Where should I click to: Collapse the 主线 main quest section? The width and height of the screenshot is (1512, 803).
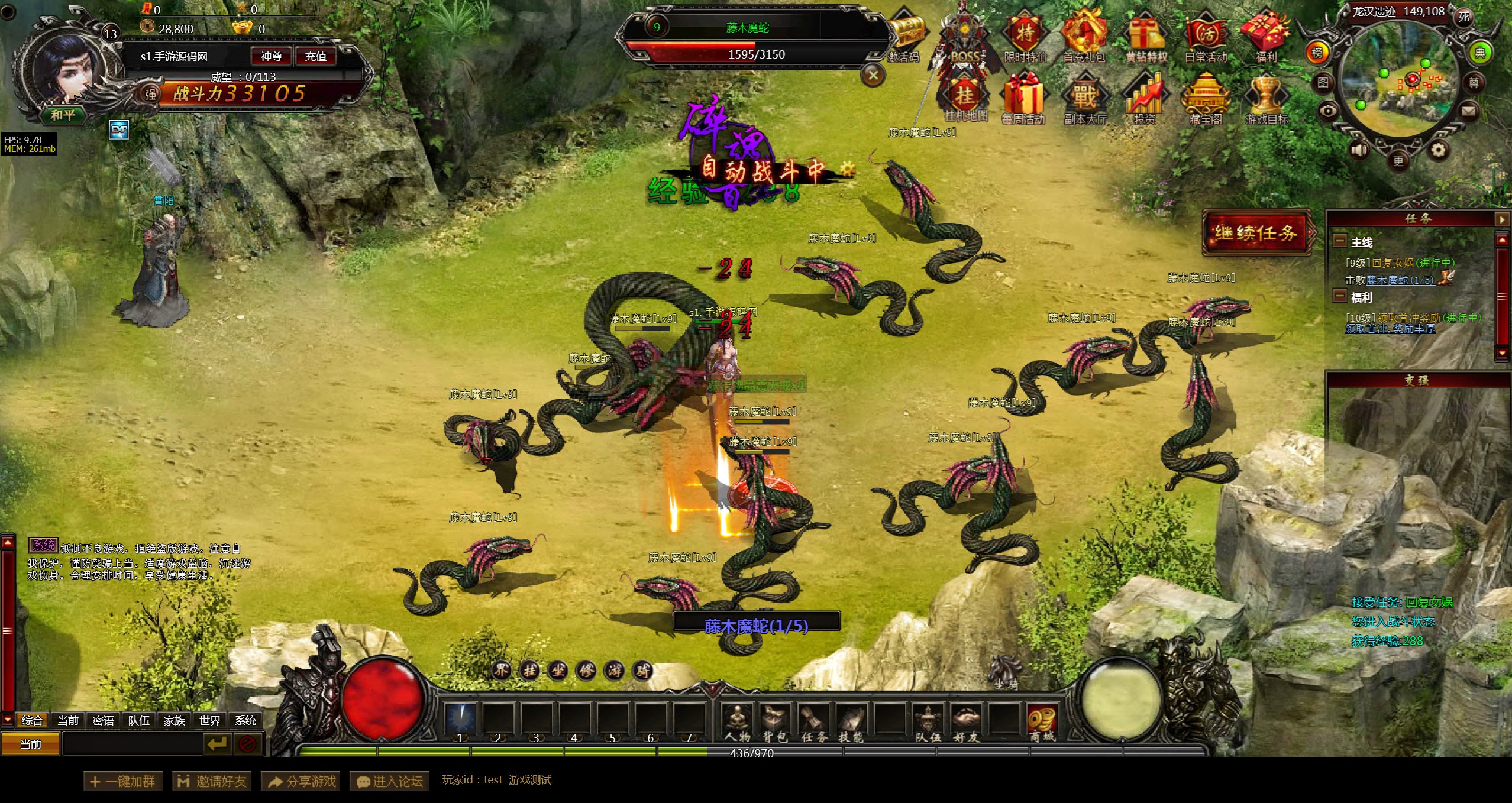[x=1340, y=241]
